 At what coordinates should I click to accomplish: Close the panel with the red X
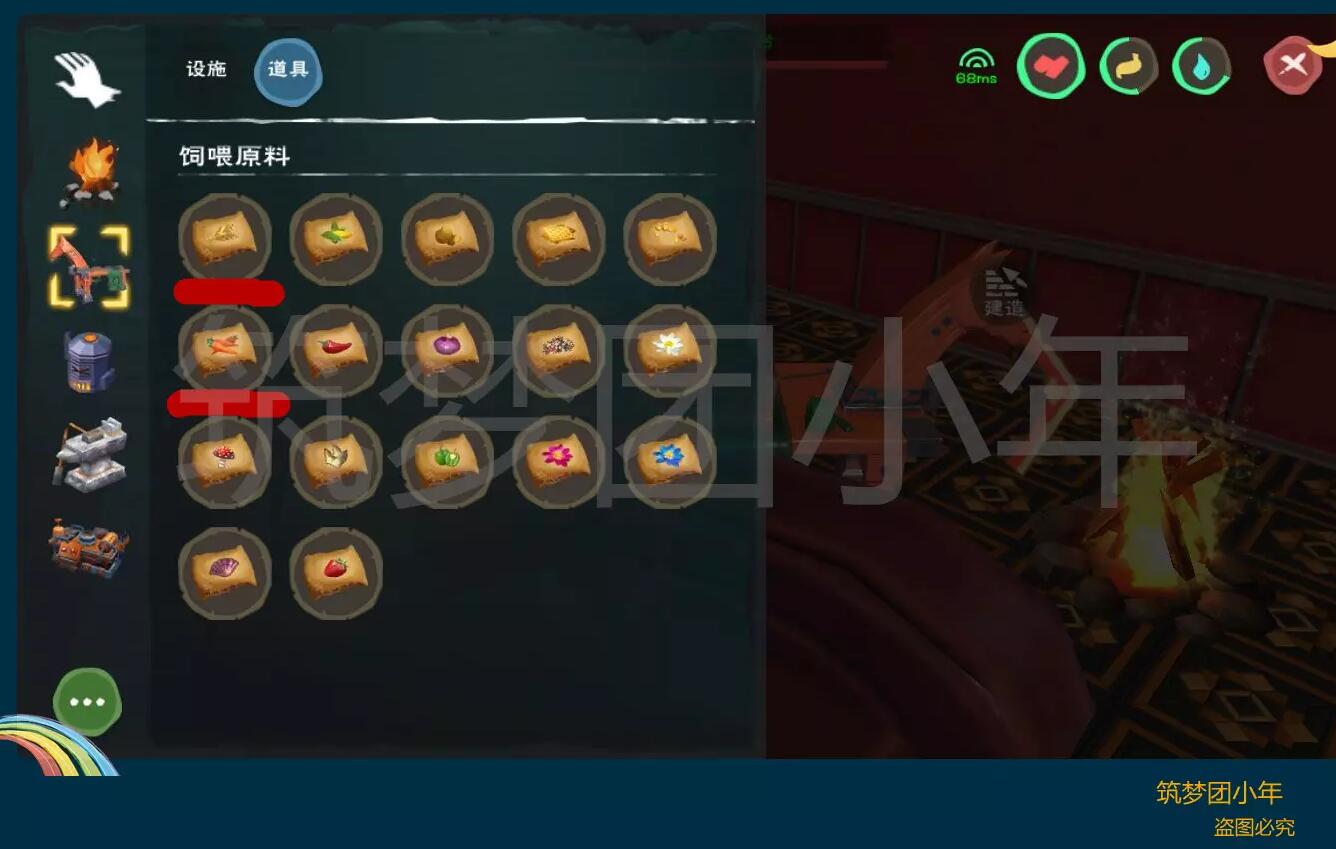pyautogui.click(x=1295, y=65)
